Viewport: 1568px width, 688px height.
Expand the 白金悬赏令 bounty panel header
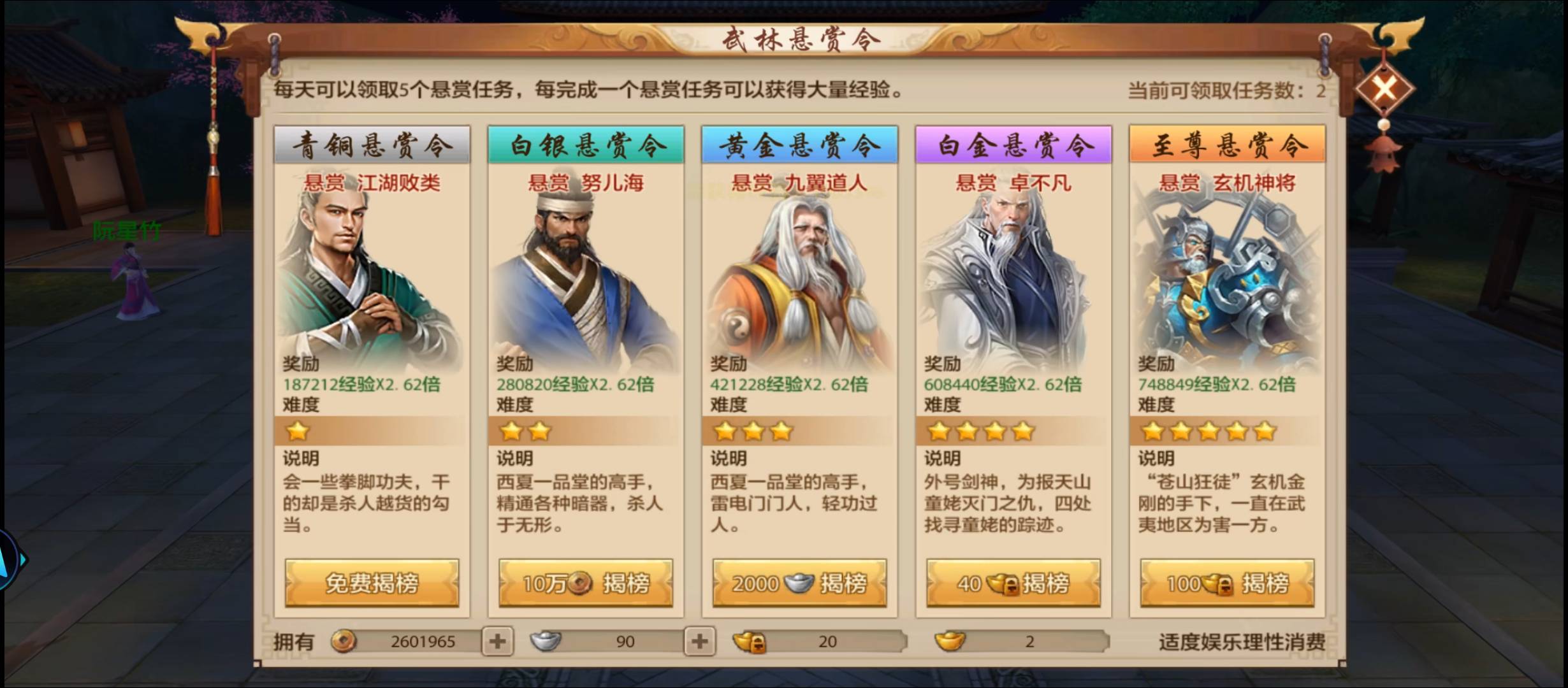pyautogui.click(x=1012, y=145)
